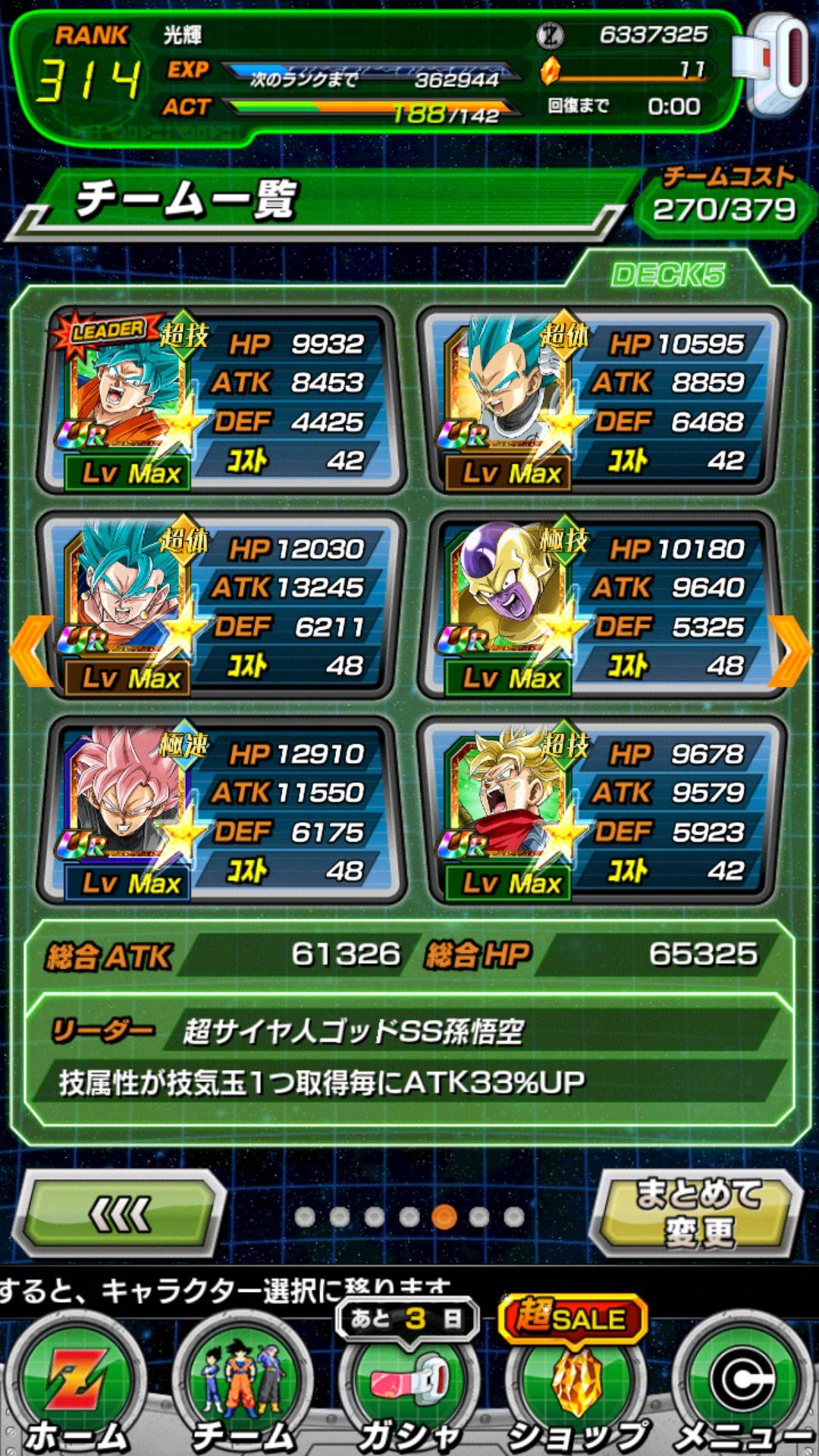The width and height of the screenshot is (819, 1456).
Task: Open the ガシャ summon menu
Action: pyautogui.click(x=409, y=1388)
